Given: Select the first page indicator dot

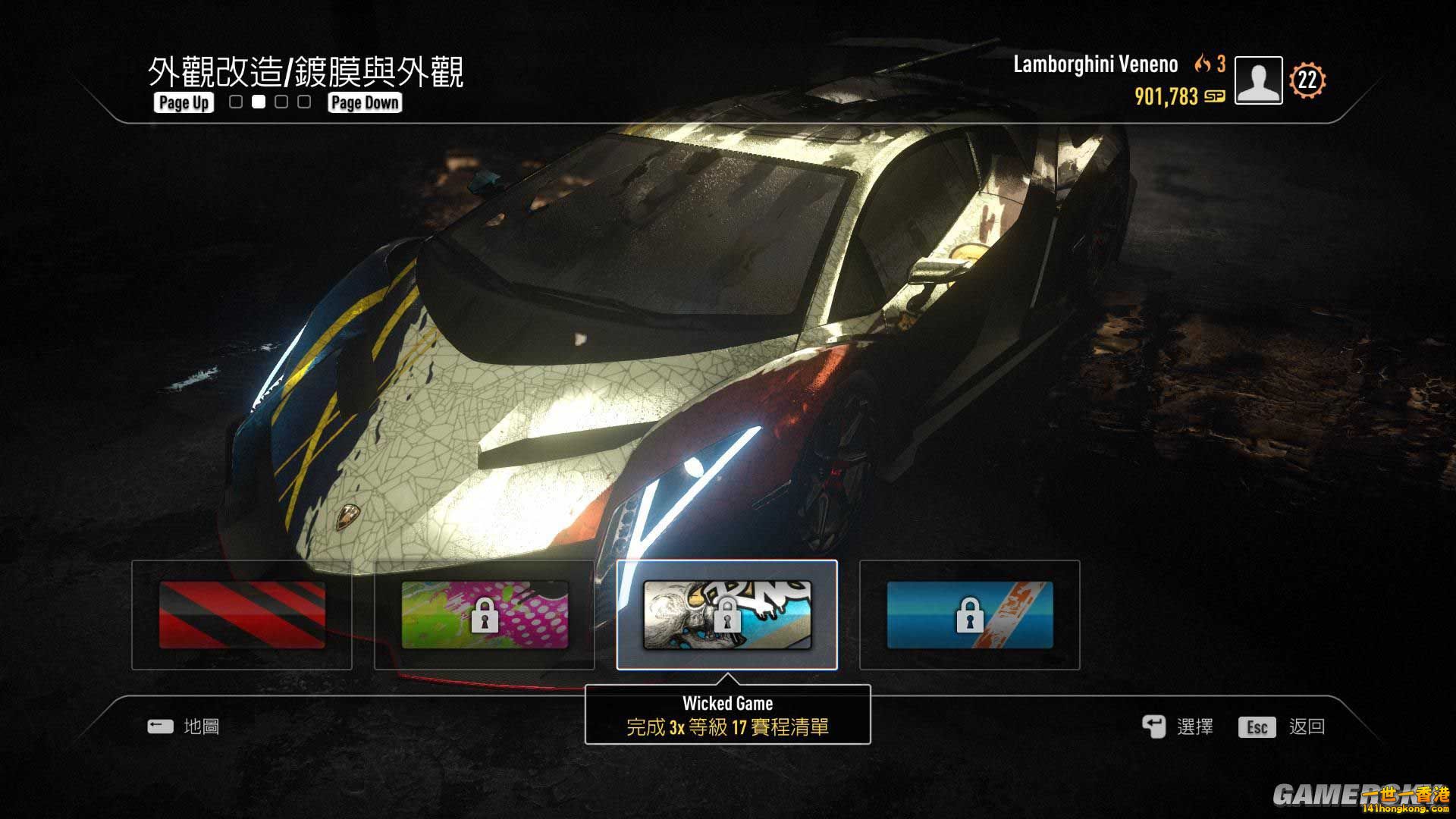Looking at the screenshot, I should (x=235, y=102).
